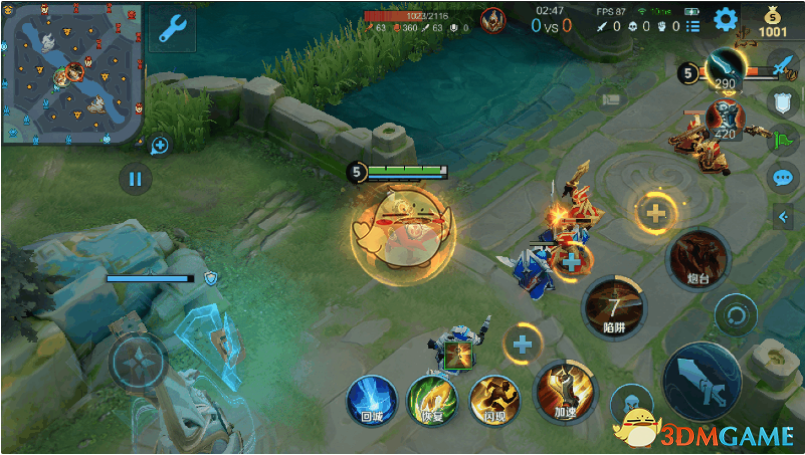Screen dimensions: 805x455
Task: Click the chat bubble plus icon below minimap
Action: coord(159,146)
